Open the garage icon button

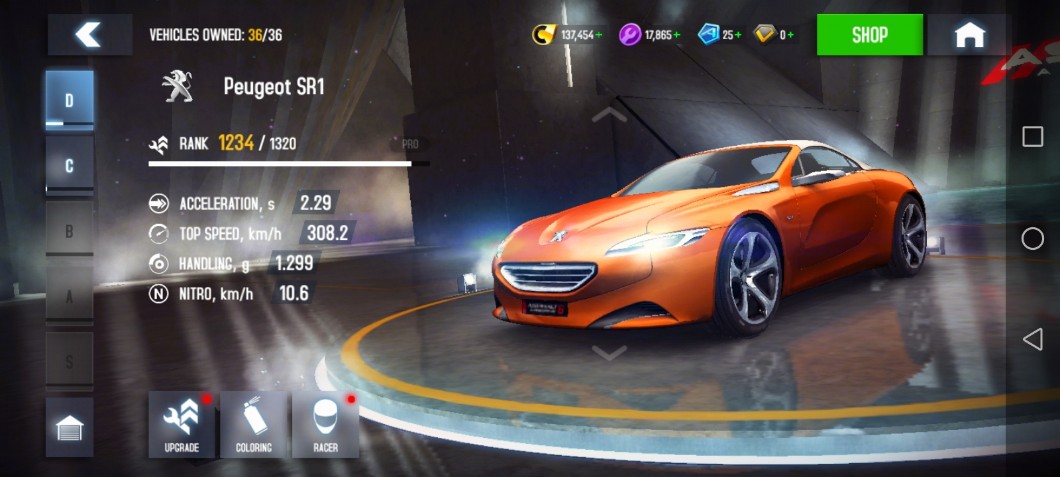[69, 428]
